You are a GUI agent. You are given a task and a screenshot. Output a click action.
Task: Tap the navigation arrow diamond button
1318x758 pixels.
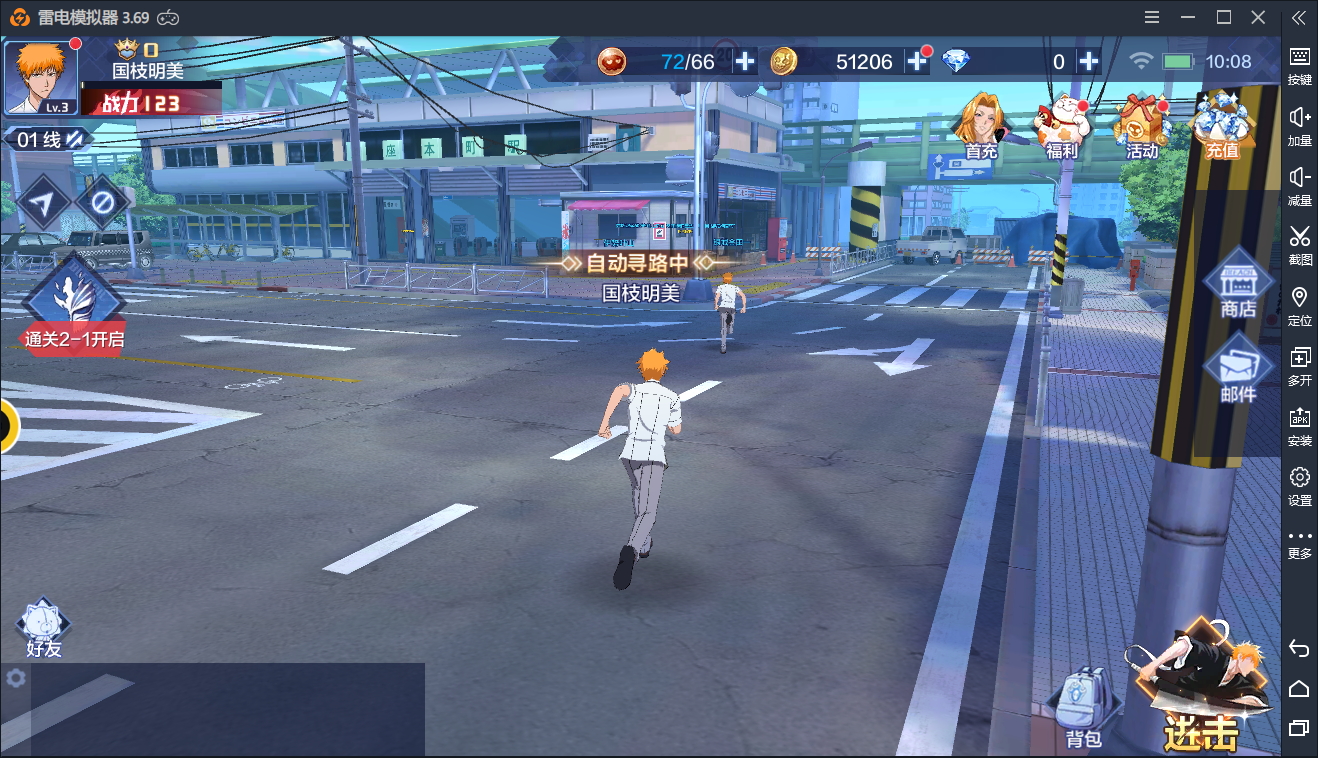tap(42, 203)
